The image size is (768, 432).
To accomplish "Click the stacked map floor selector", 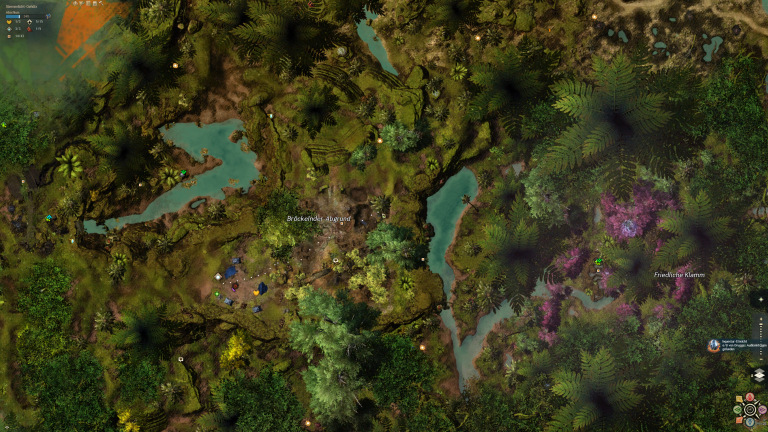I will (x=759, y=375).
